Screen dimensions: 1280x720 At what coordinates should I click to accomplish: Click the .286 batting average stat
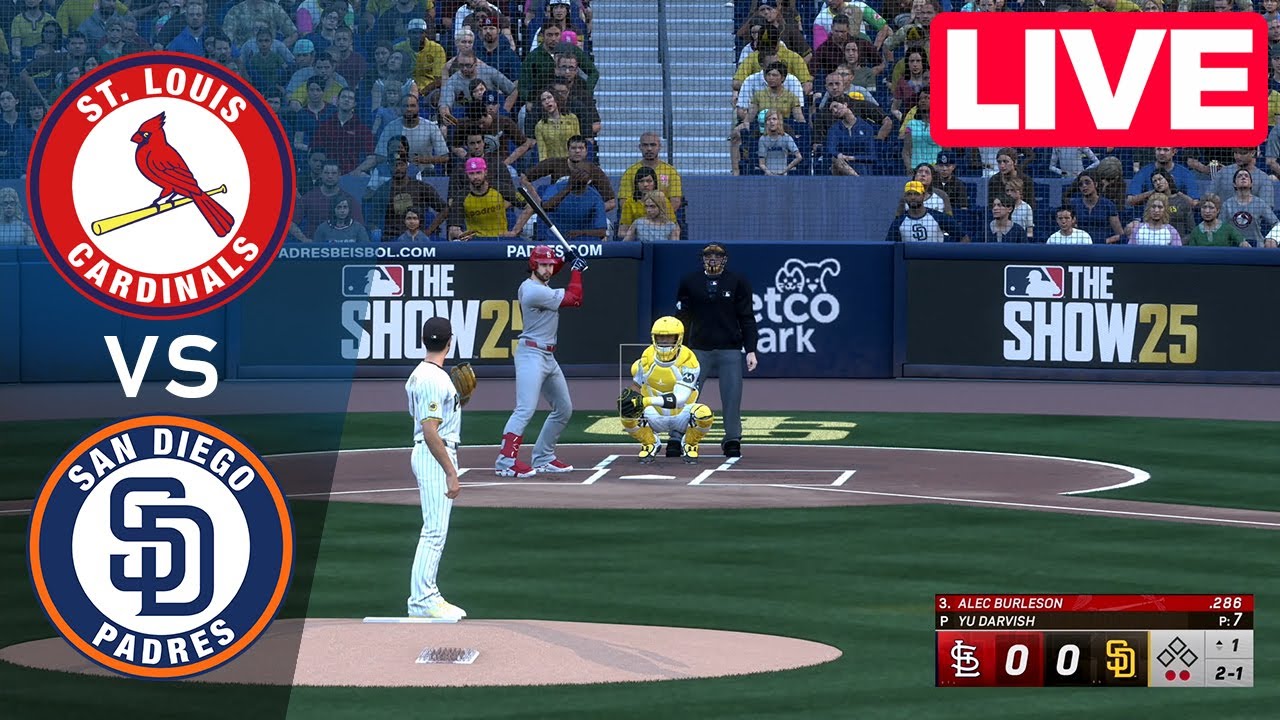[x=1227, y=602]
